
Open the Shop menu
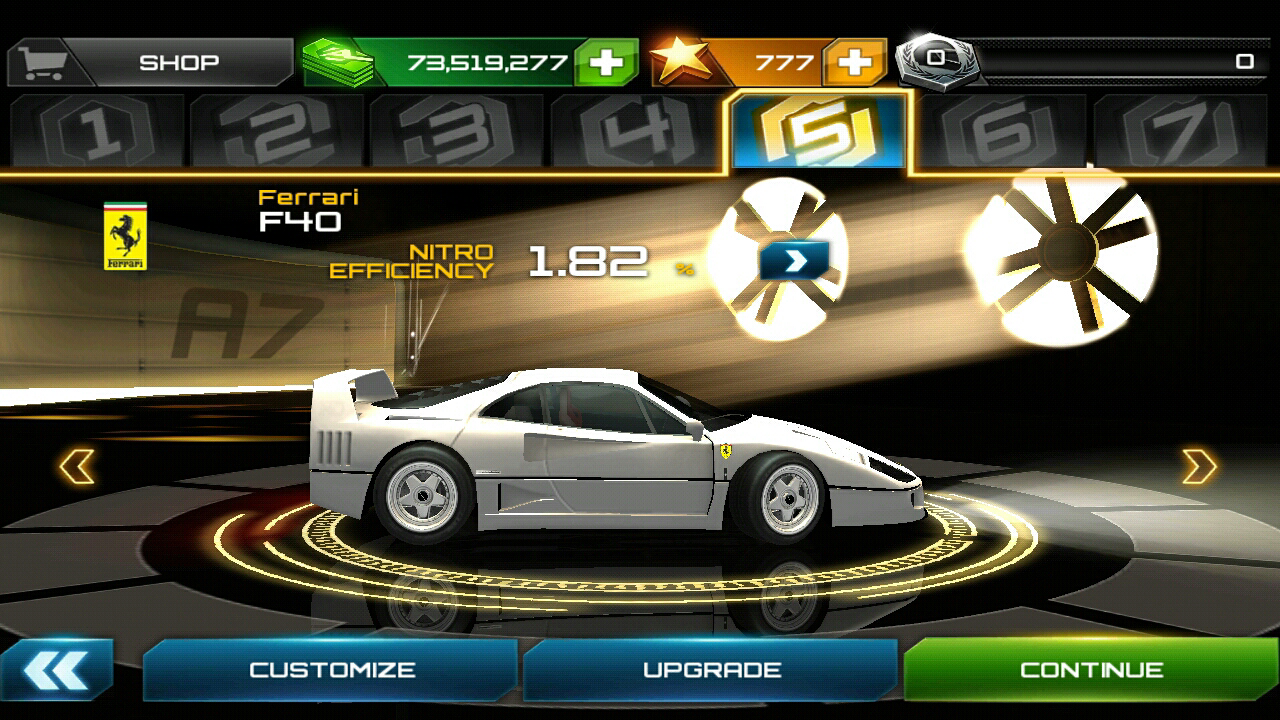tap(150, 62)
